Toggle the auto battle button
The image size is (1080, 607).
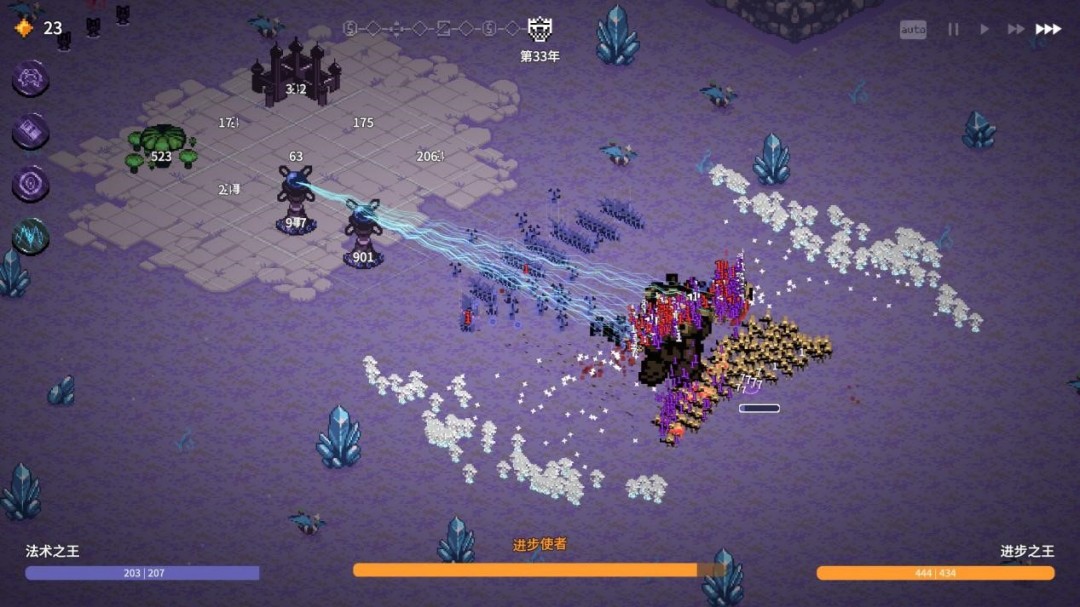click(913, 30)
